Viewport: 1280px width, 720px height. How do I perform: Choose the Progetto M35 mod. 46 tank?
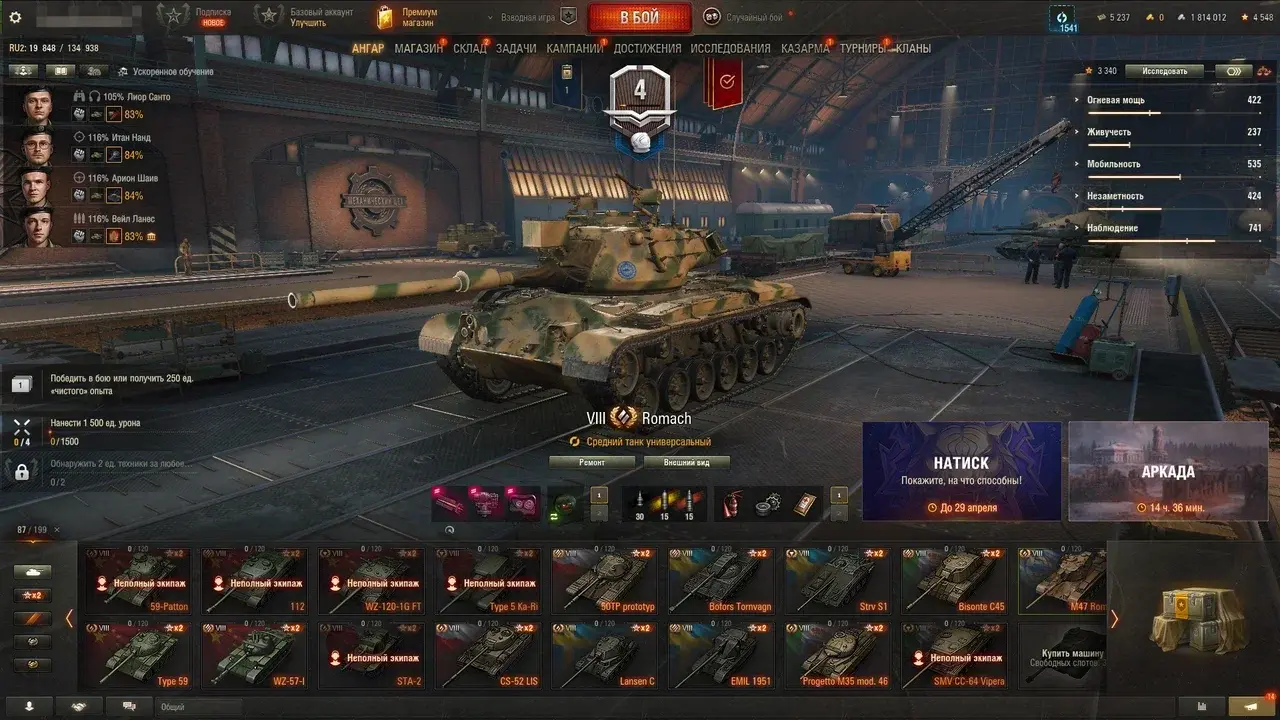836,656
